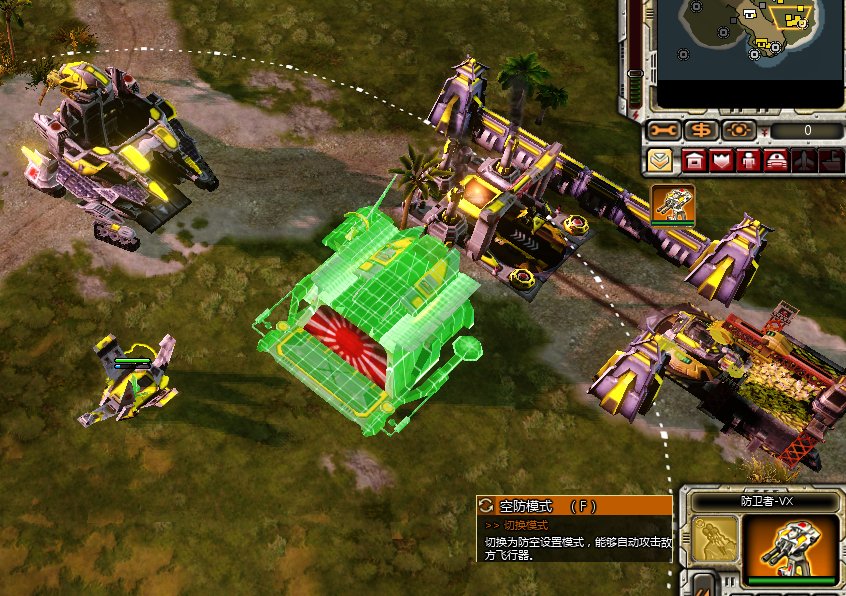Open the infantry production tab
846x596 pixels.
point(748,160)
